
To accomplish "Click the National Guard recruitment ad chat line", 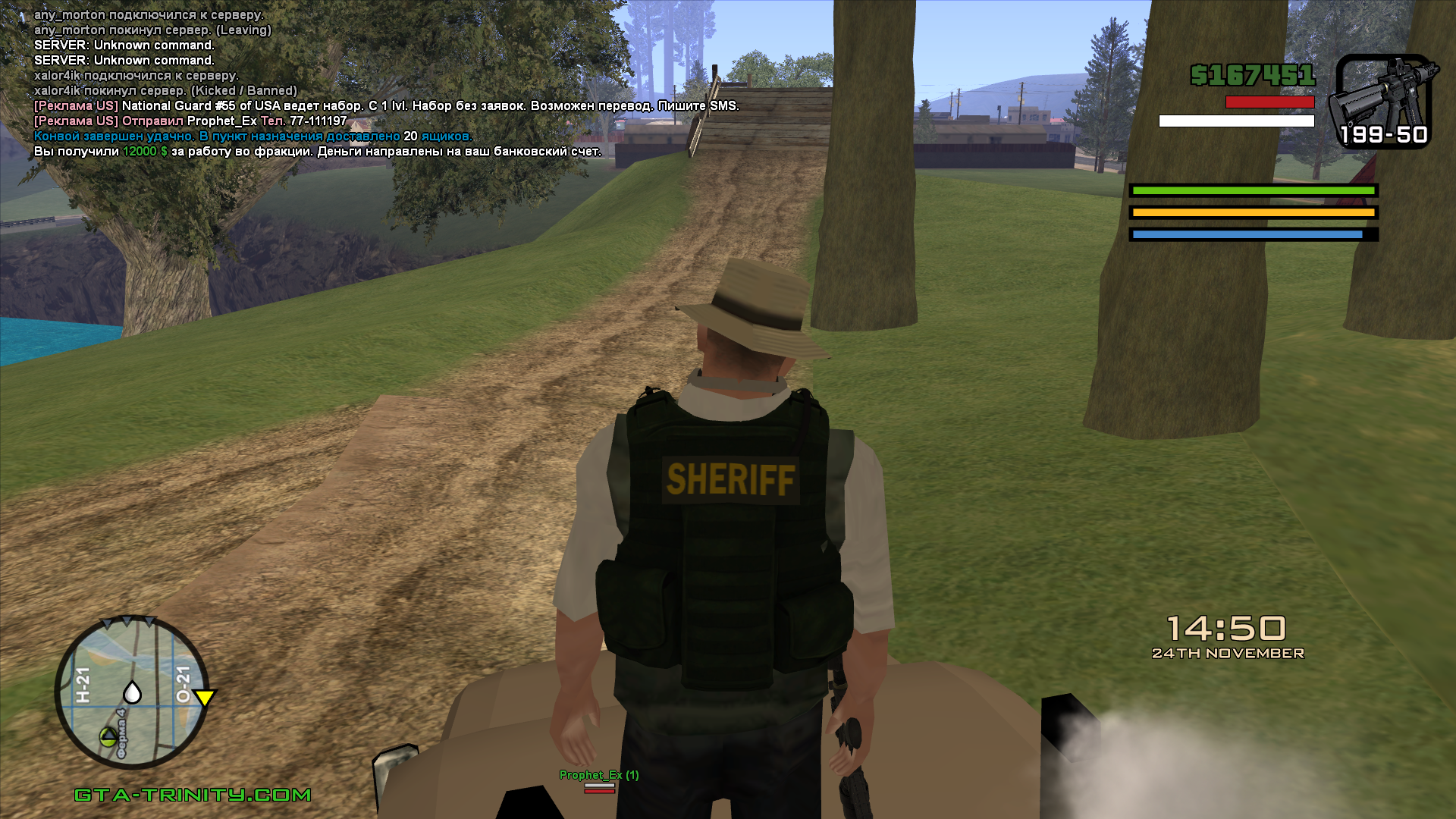I will point(386,106).
